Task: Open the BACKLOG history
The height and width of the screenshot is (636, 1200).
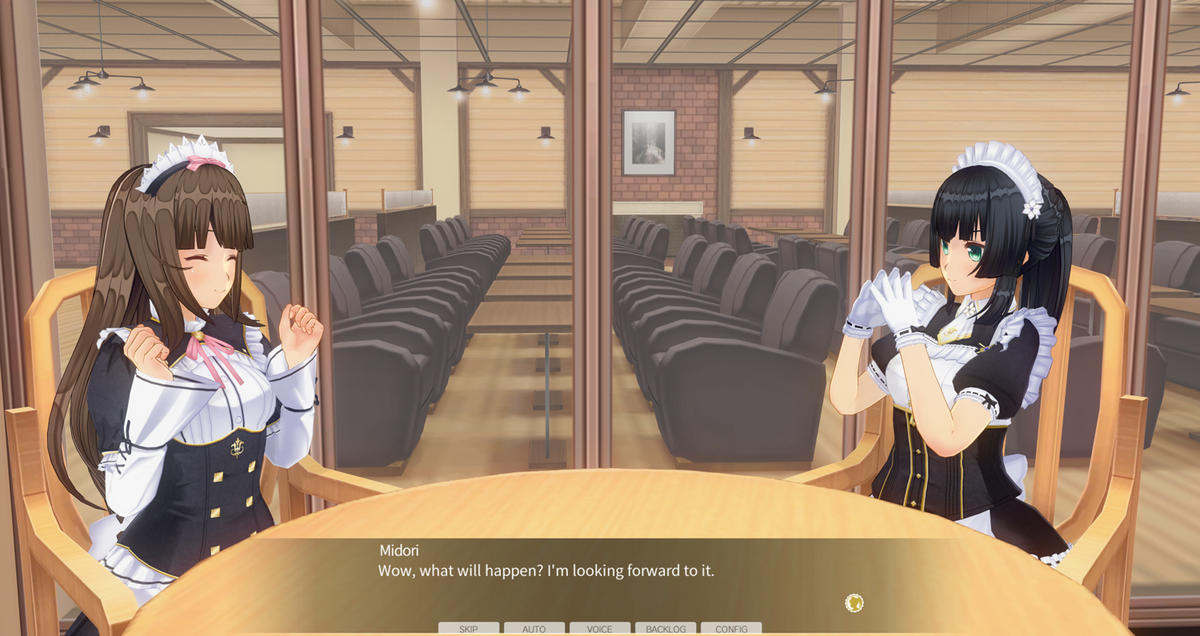Action: pos(665,629)
